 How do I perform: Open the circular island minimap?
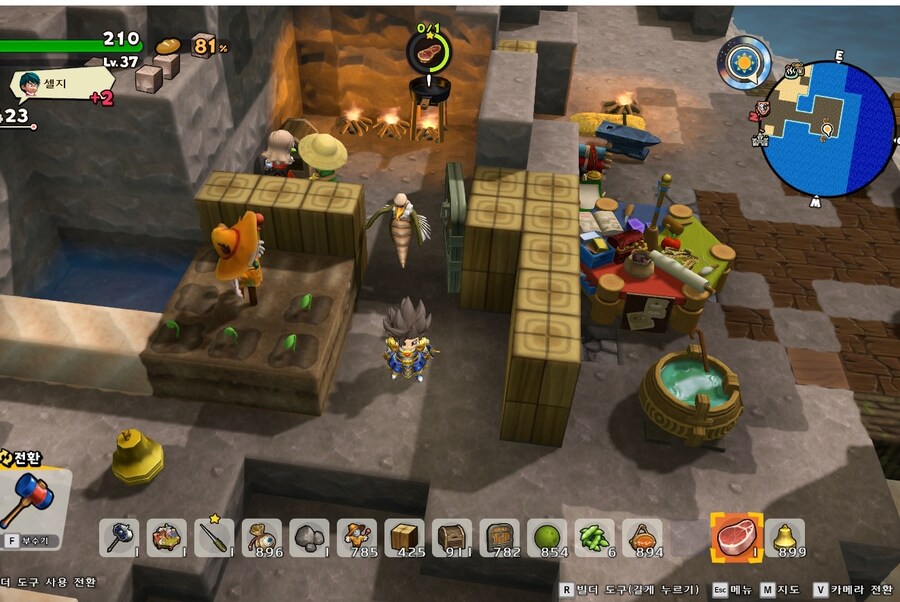coord(826,128)
